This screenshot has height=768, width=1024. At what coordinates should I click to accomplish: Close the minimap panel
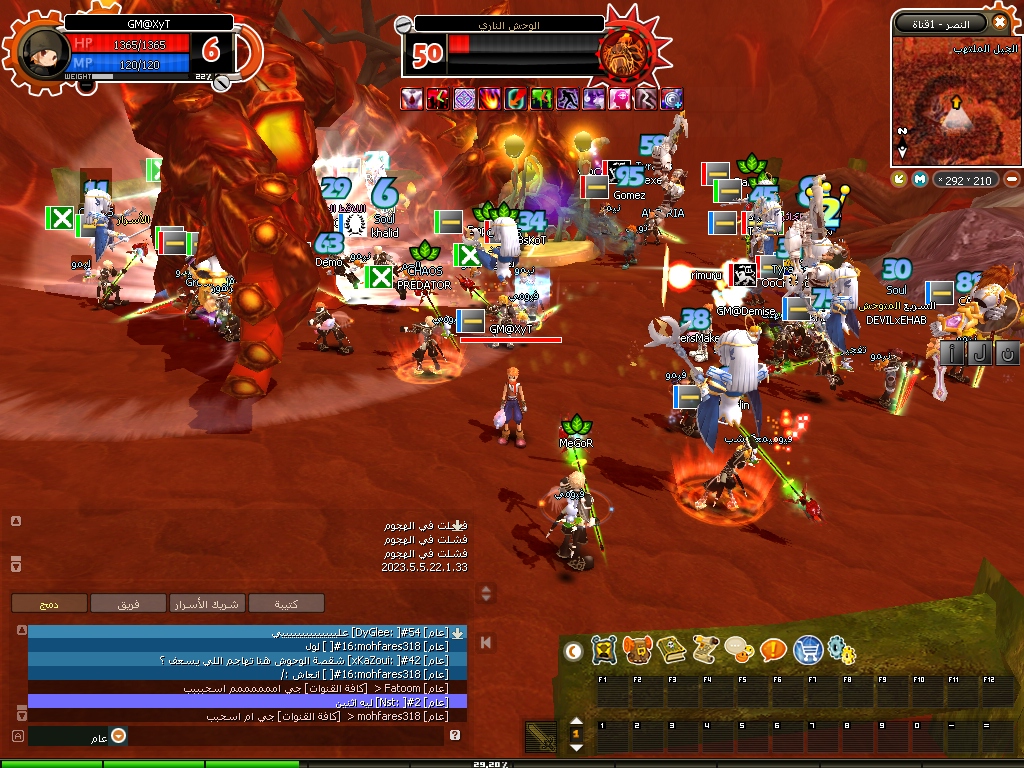click(1000, 22)
